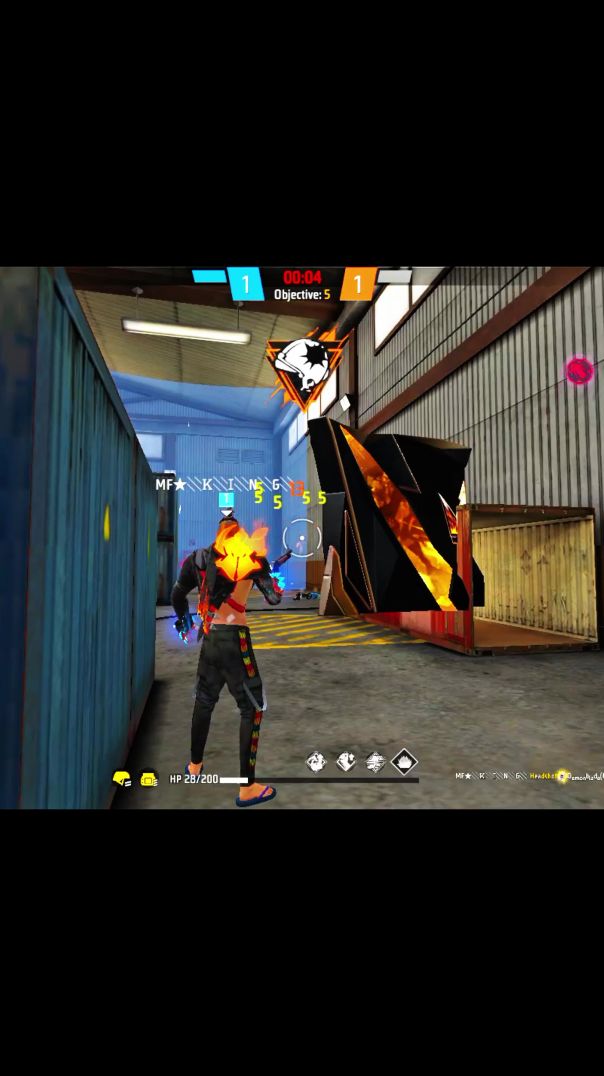The height and width of the screenshot is (1076, 604).
Task: Select the yellow helmet armor icon
Action: 122,778
